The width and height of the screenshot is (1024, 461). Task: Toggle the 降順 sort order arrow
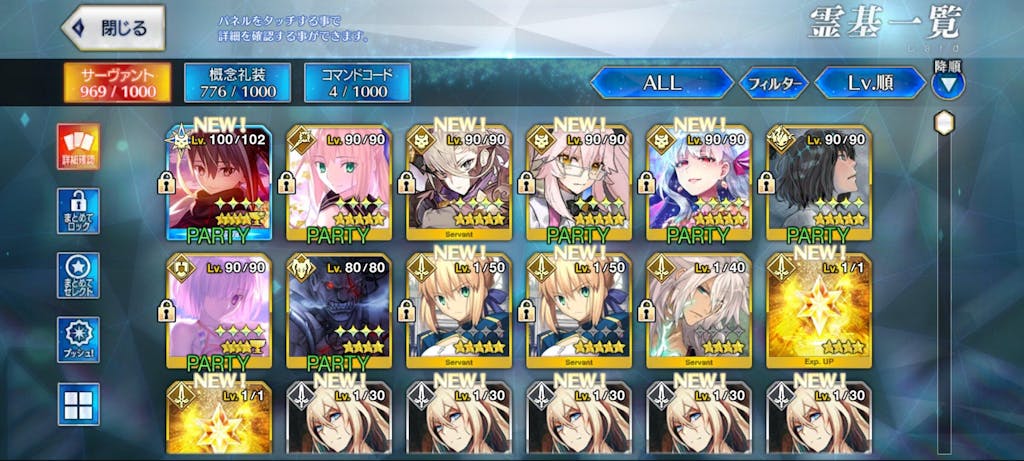(x=947, y=83)
